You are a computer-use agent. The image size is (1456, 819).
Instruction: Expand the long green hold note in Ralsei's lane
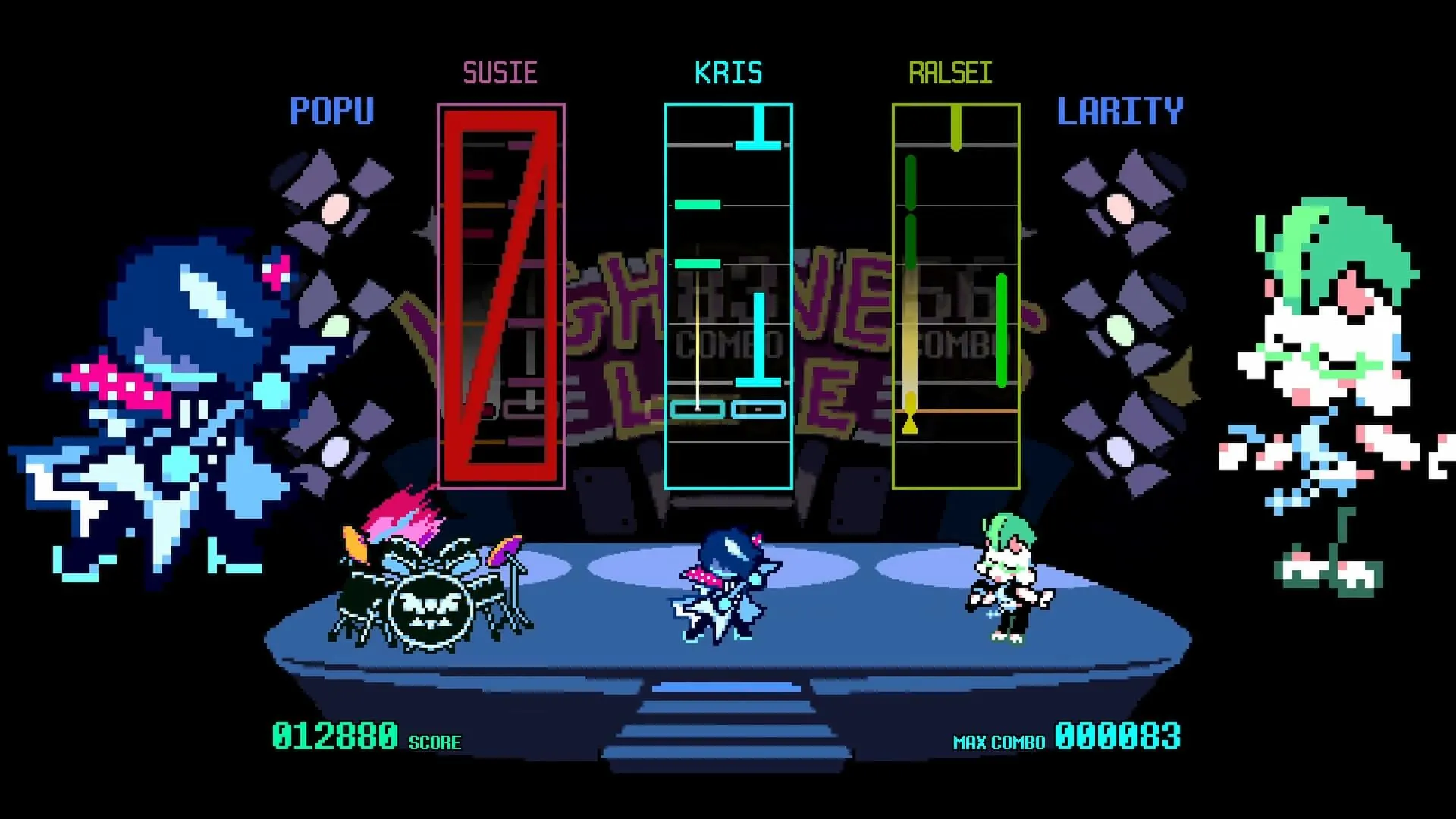[1001, 330]
